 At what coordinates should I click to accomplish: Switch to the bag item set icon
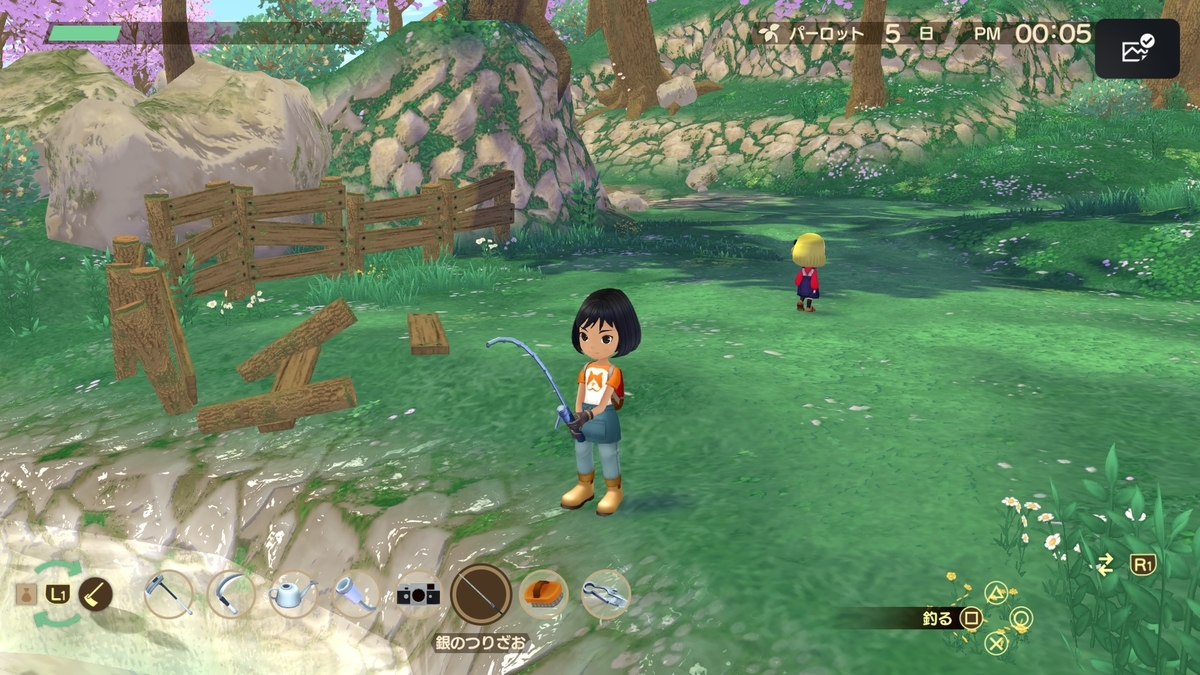[27, 594]
